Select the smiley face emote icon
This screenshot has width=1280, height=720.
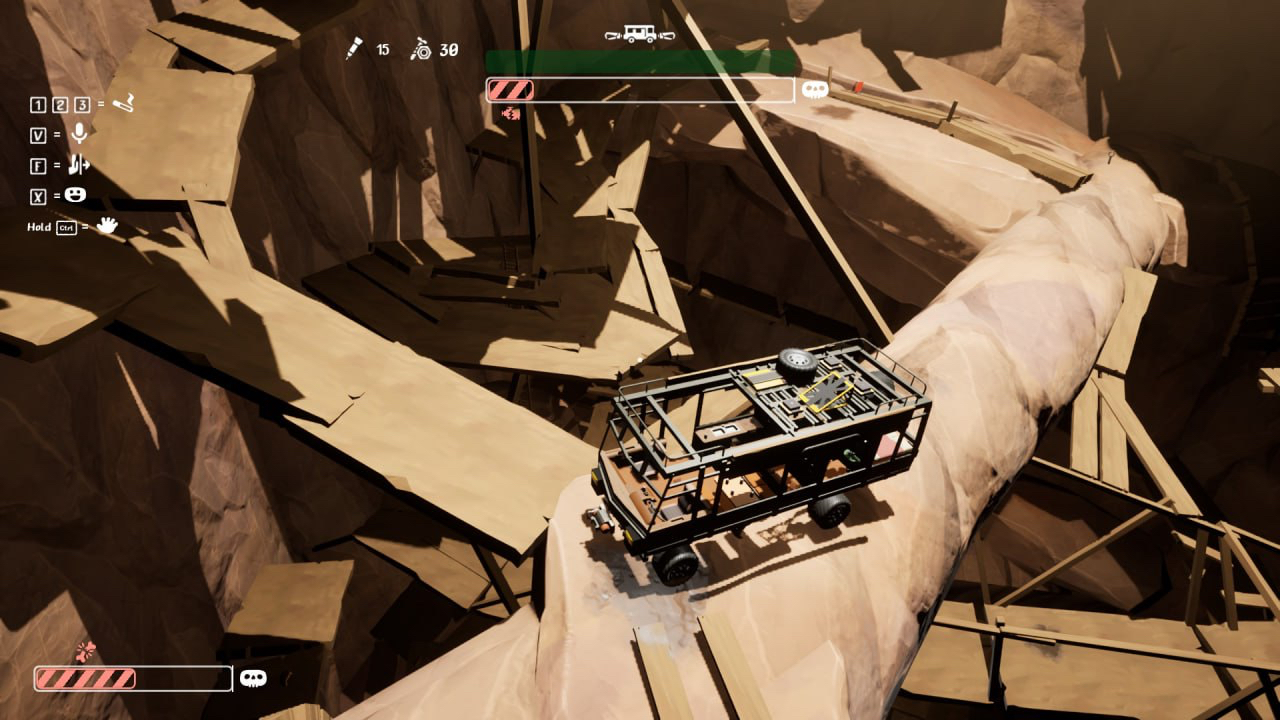(x=78, y=195)
